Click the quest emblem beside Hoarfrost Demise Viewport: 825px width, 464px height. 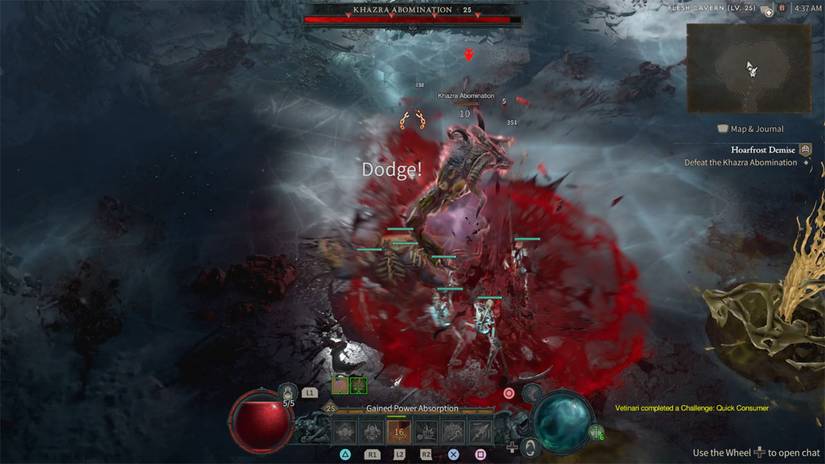[806, 149]
